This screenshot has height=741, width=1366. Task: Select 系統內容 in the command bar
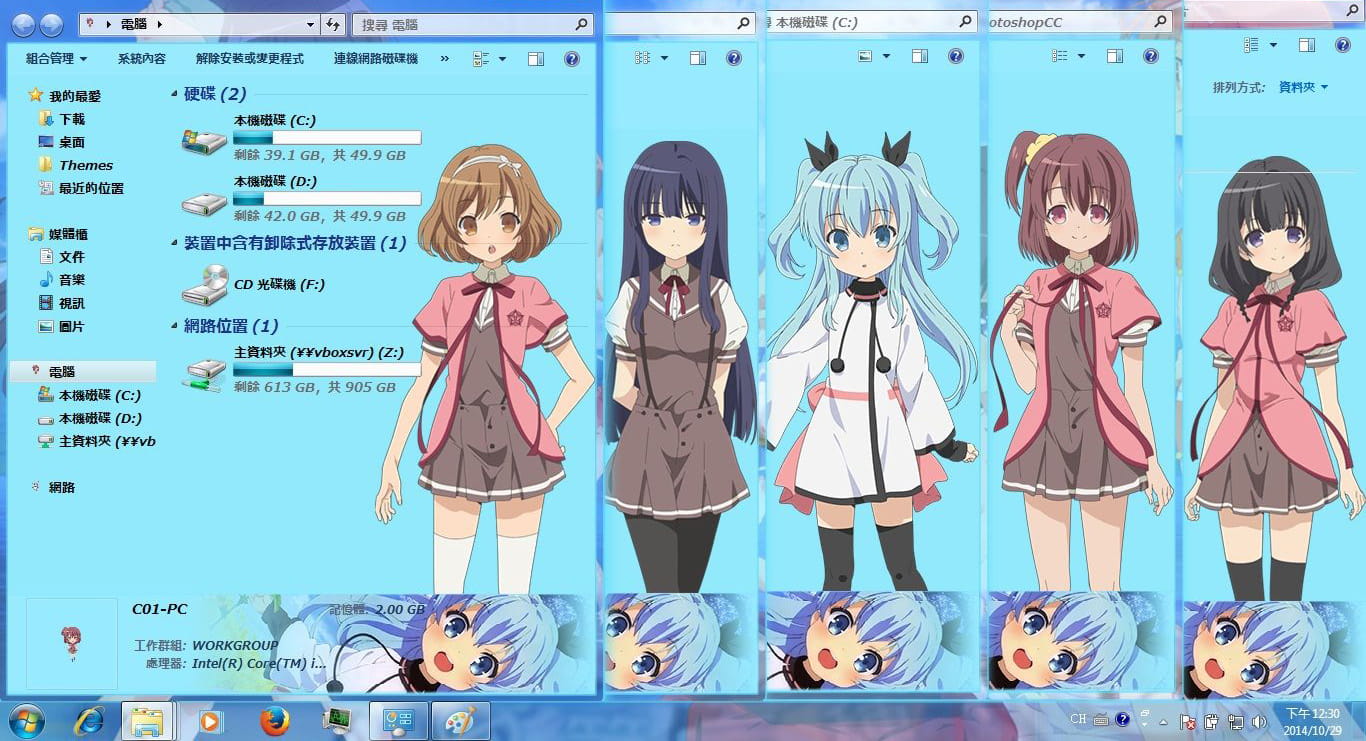[x=141, y=58]
